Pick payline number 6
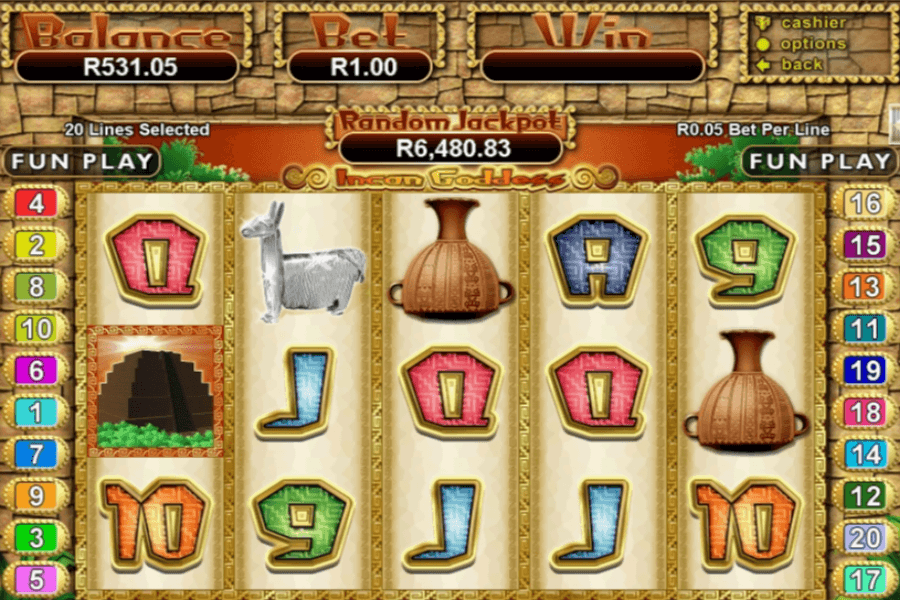 (x=36, y=370)
